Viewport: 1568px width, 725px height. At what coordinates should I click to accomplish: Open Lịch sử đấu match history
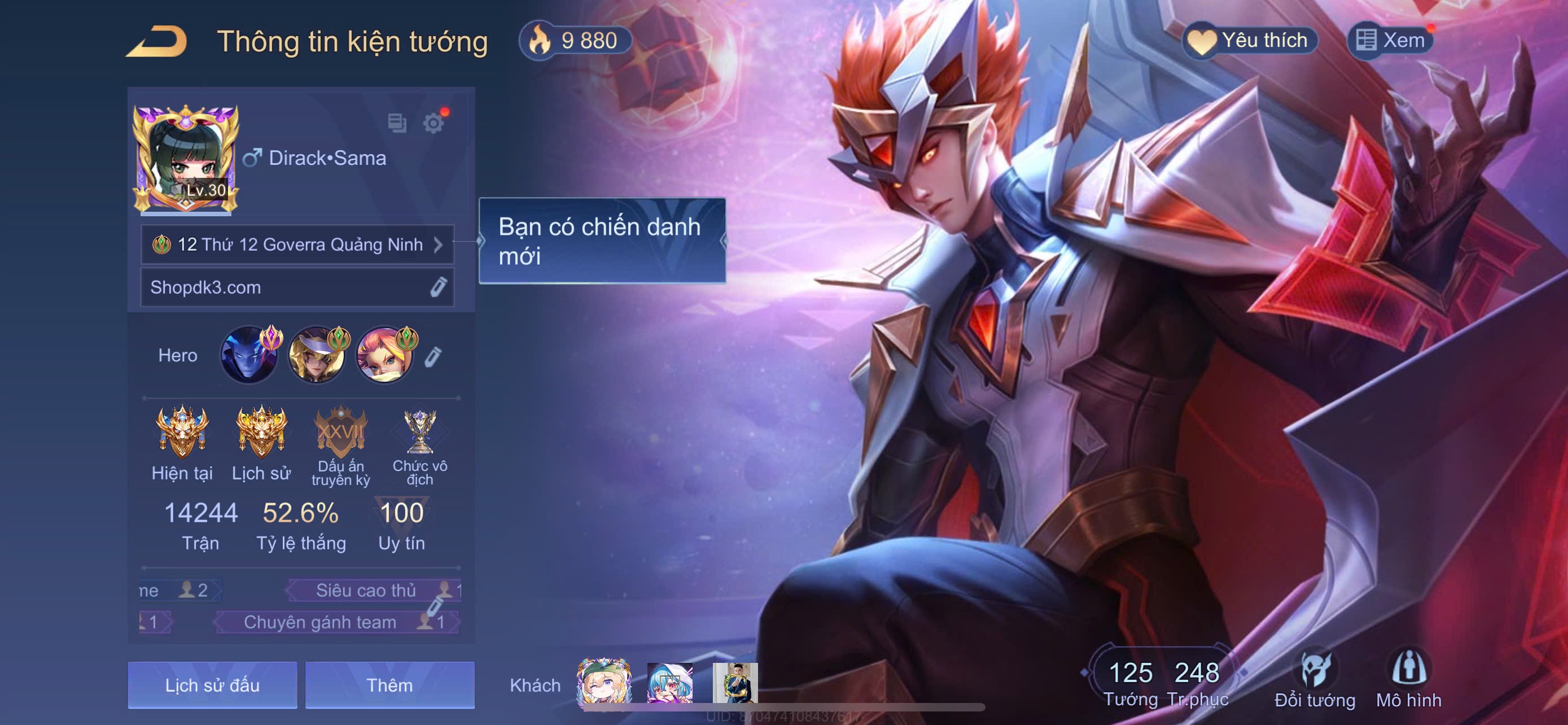[212, 685]
